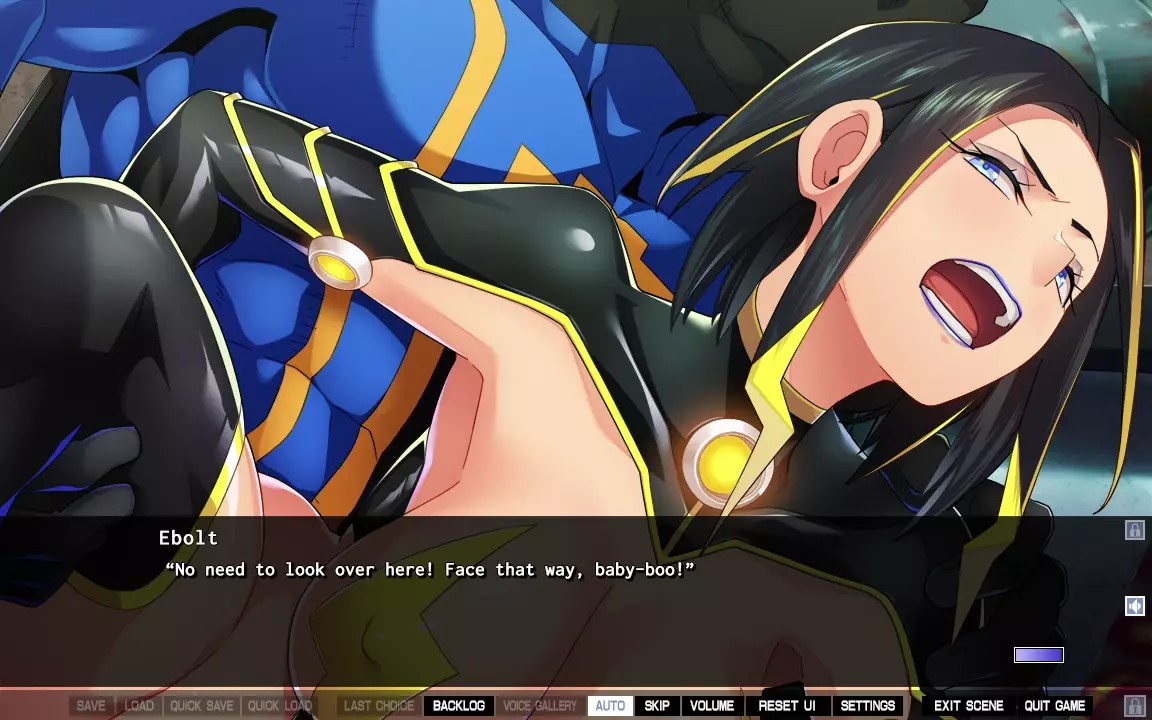Open the Volume controls
The width and height of the screenshot is (1152, 720).
pyautogui.click(x=712, y=706)
